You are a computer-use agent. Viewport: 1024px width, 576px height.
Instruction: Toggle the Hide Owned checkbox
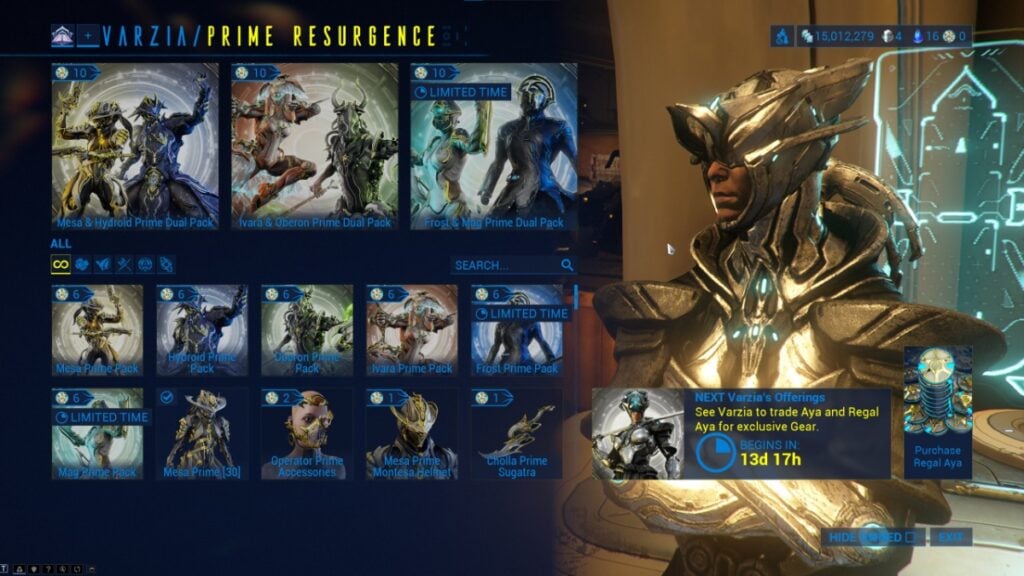pos(909,538)
